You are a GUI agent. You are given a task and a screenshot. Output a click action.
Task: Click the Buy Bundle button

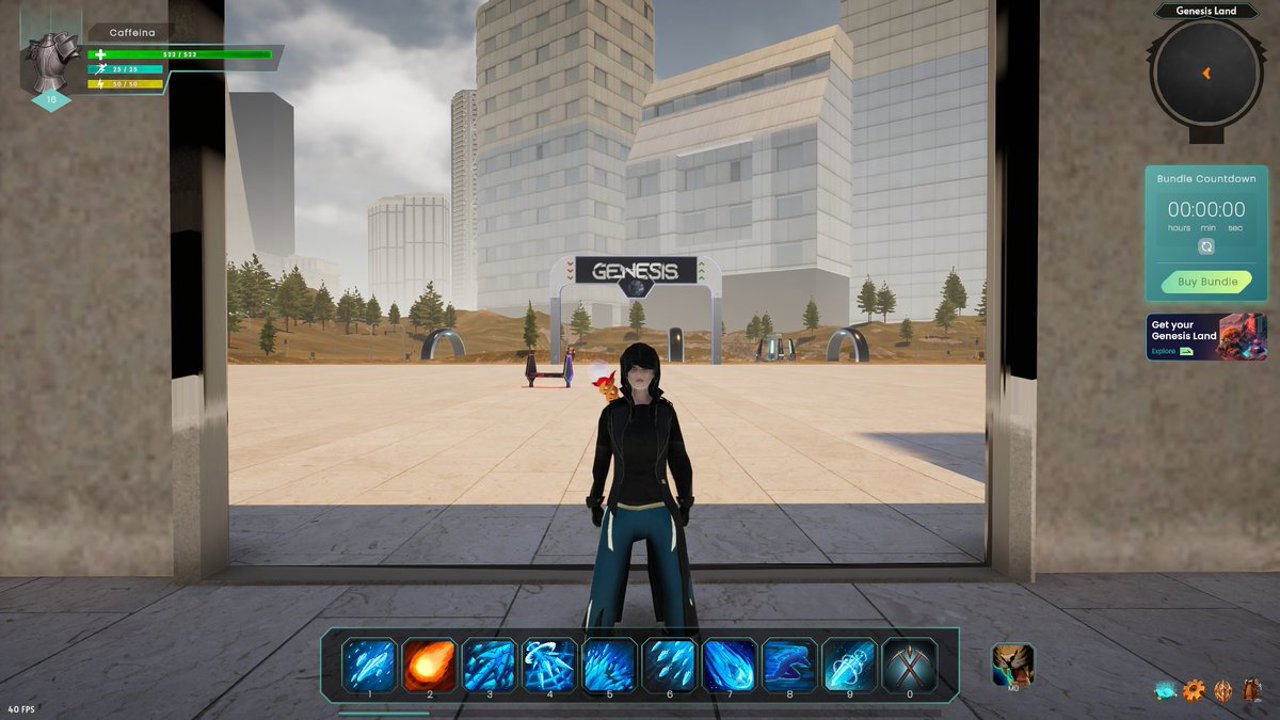coord(1206,282)
